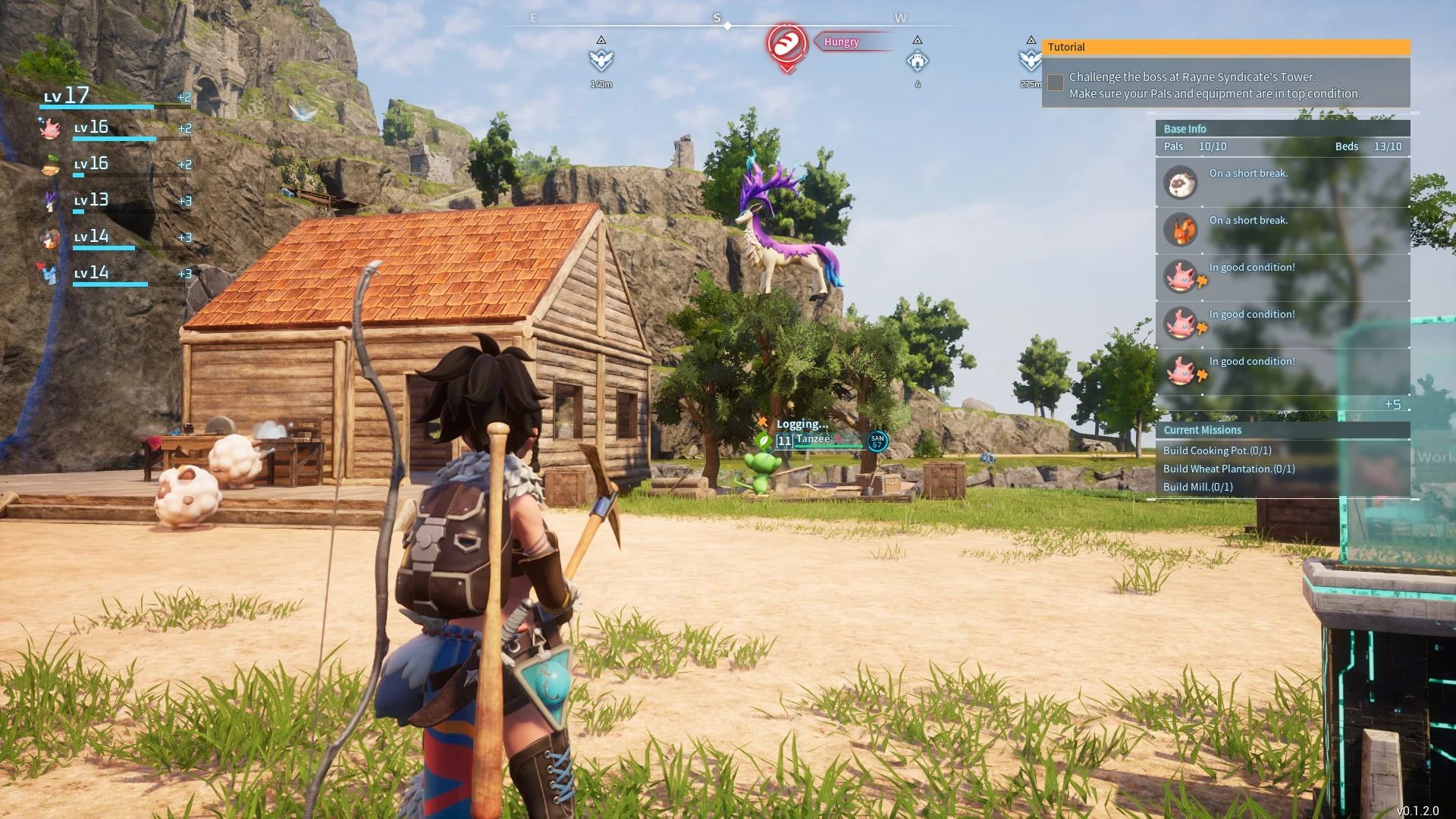Viewport: 1456px width, 819px height.
Task: Select the Lv 13 purple party pal
Action: [x=50, y=201]
